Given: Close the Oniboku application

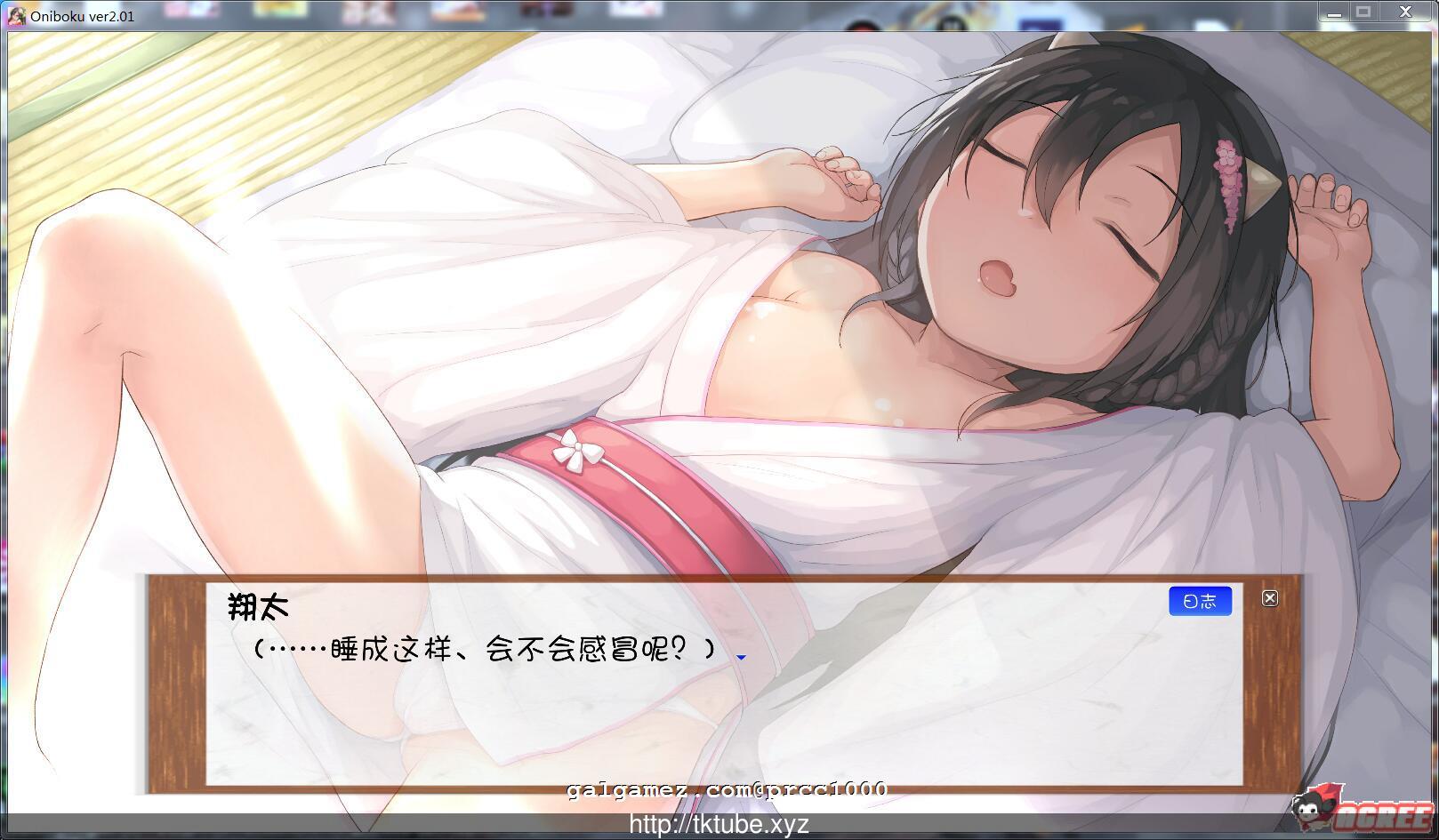Looking at the screenshot, I should click(x=1403, y=12).
